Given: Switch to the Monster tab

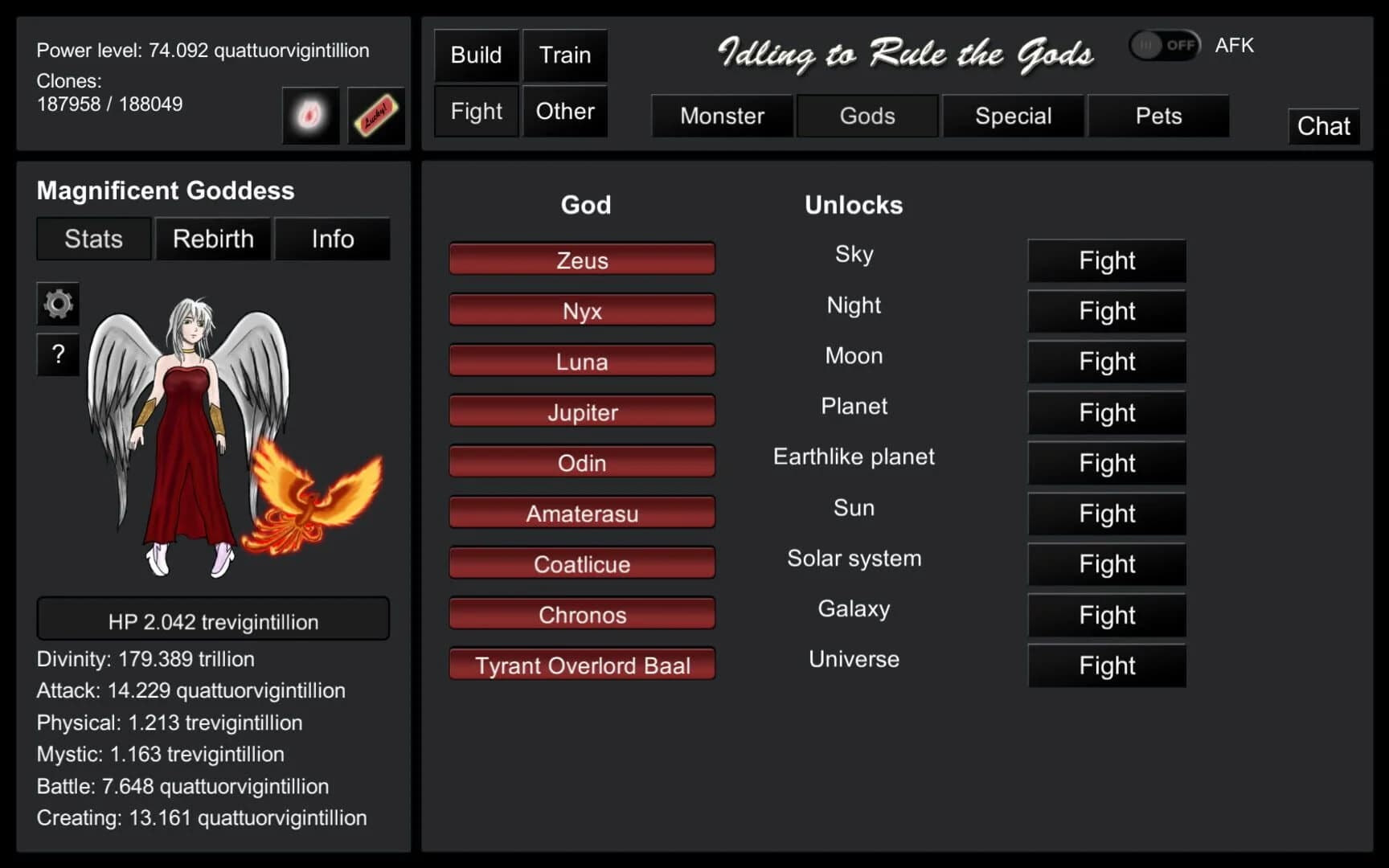Looking at the screenshot, I should [721, 116].
